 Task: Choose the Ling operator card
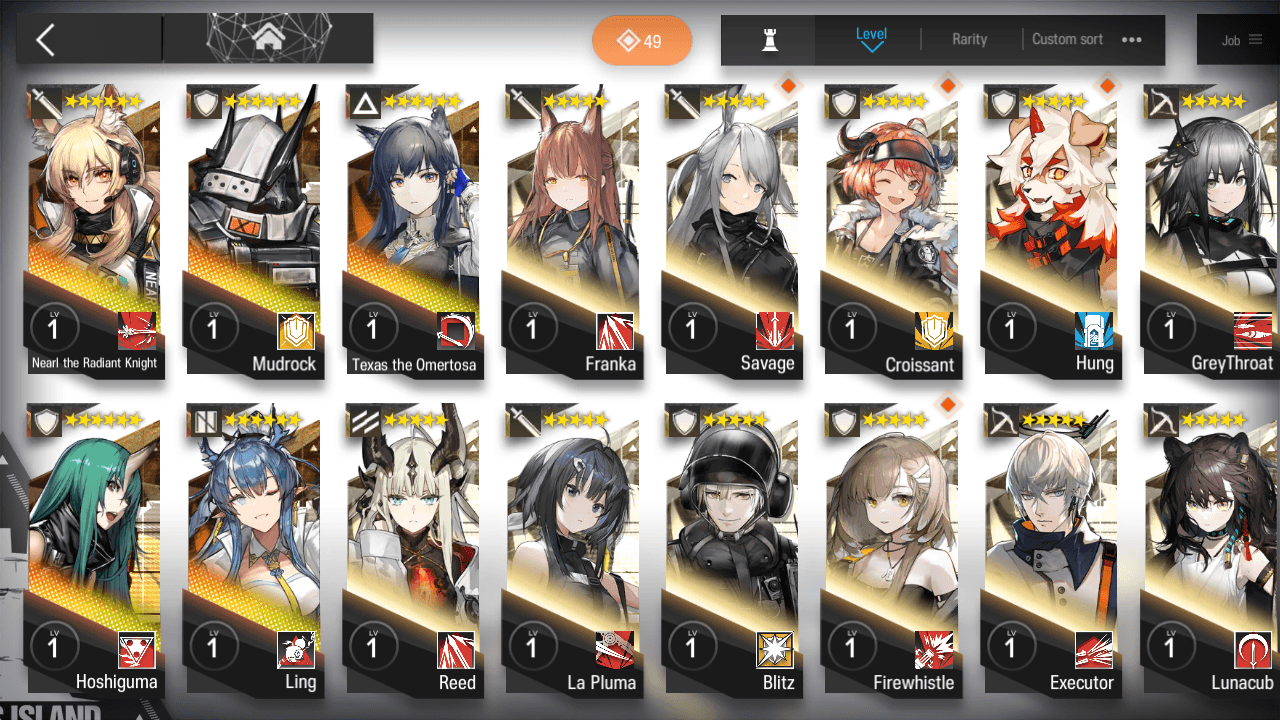point(254,550)
